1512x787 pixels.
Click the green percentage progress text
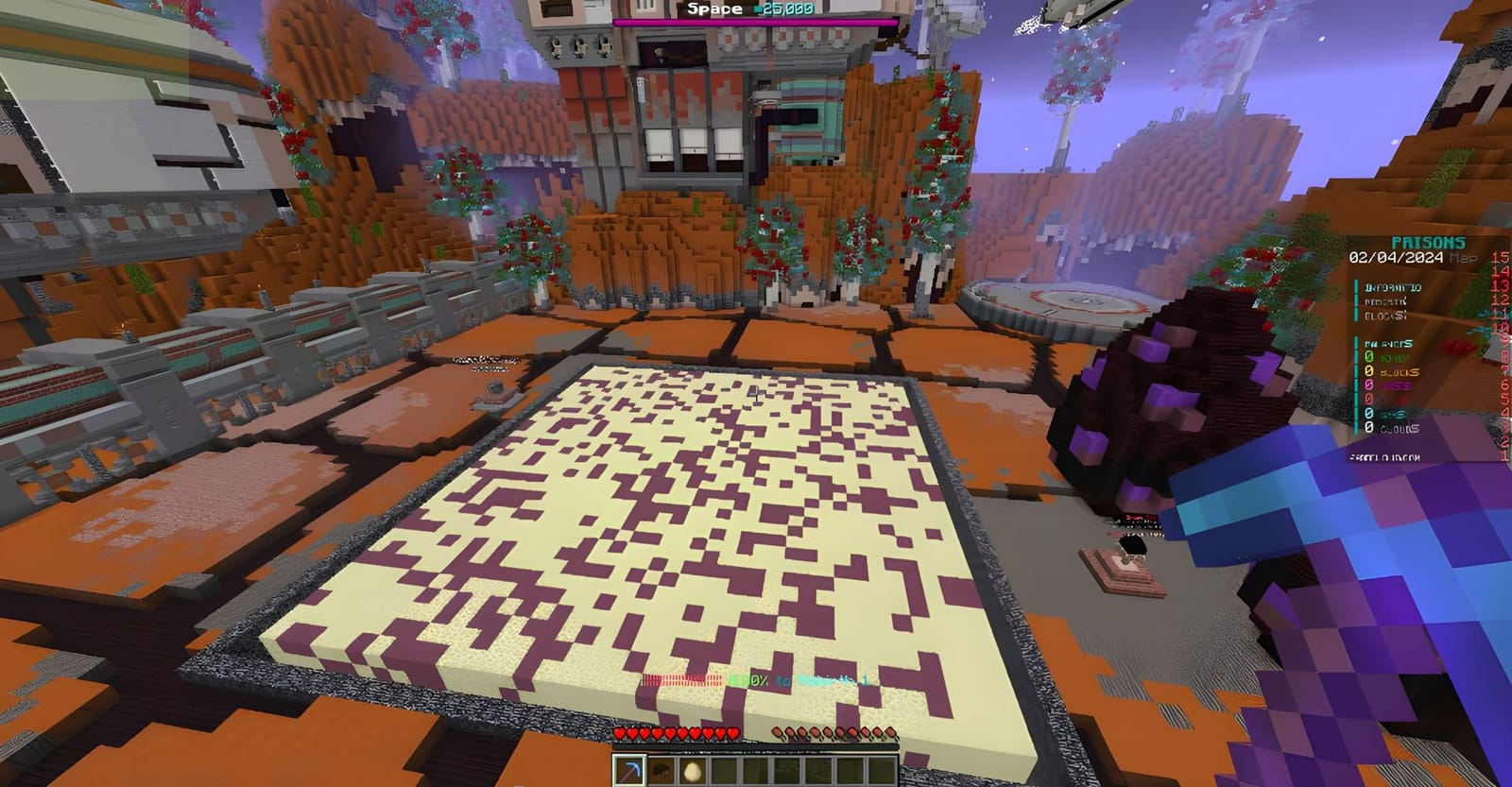[747, 677]
